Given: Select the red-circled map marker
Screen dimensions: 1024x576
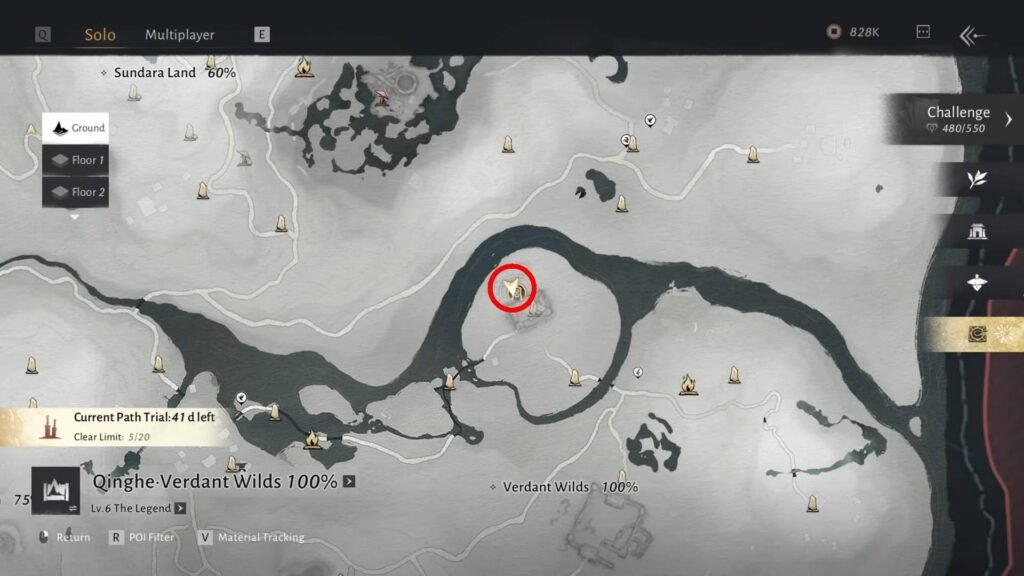Looking at the screenshot, I should pos(512,289).
